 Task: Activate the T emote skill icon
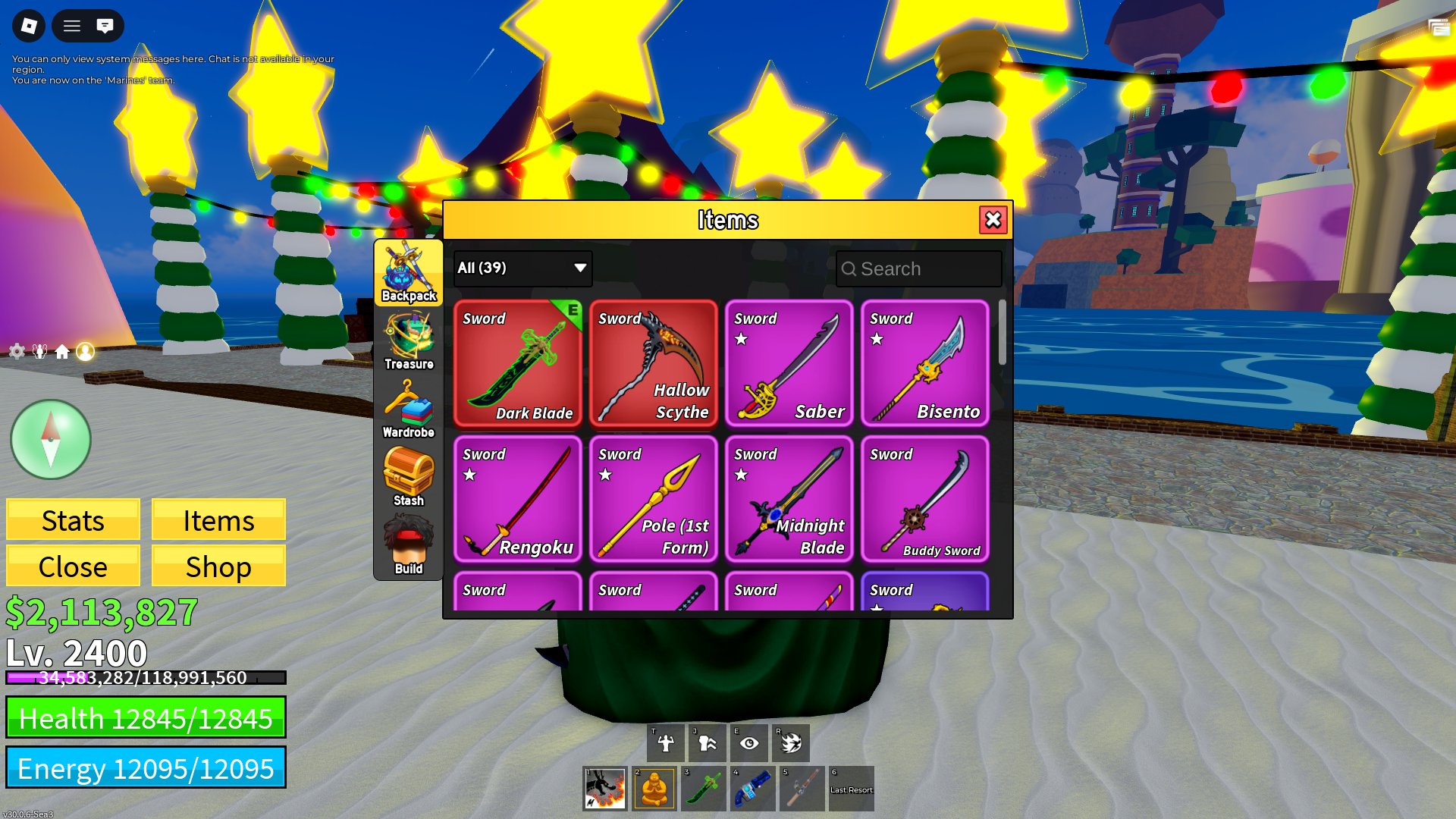[664, 742]
